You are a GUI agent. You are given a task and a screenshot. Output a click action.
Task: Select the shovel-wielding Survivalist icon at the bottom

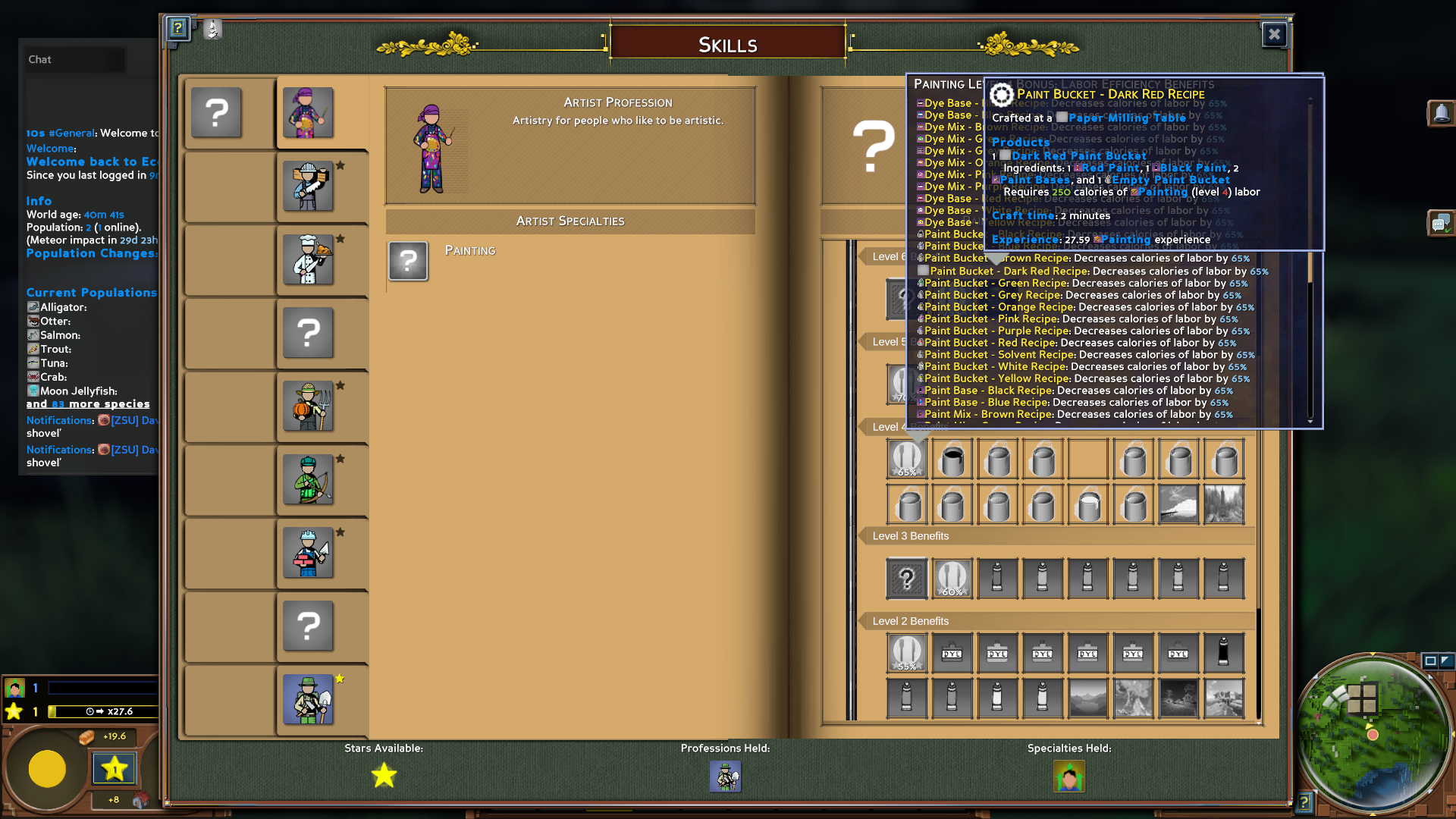pyautogui.click(x=306, y=699)
